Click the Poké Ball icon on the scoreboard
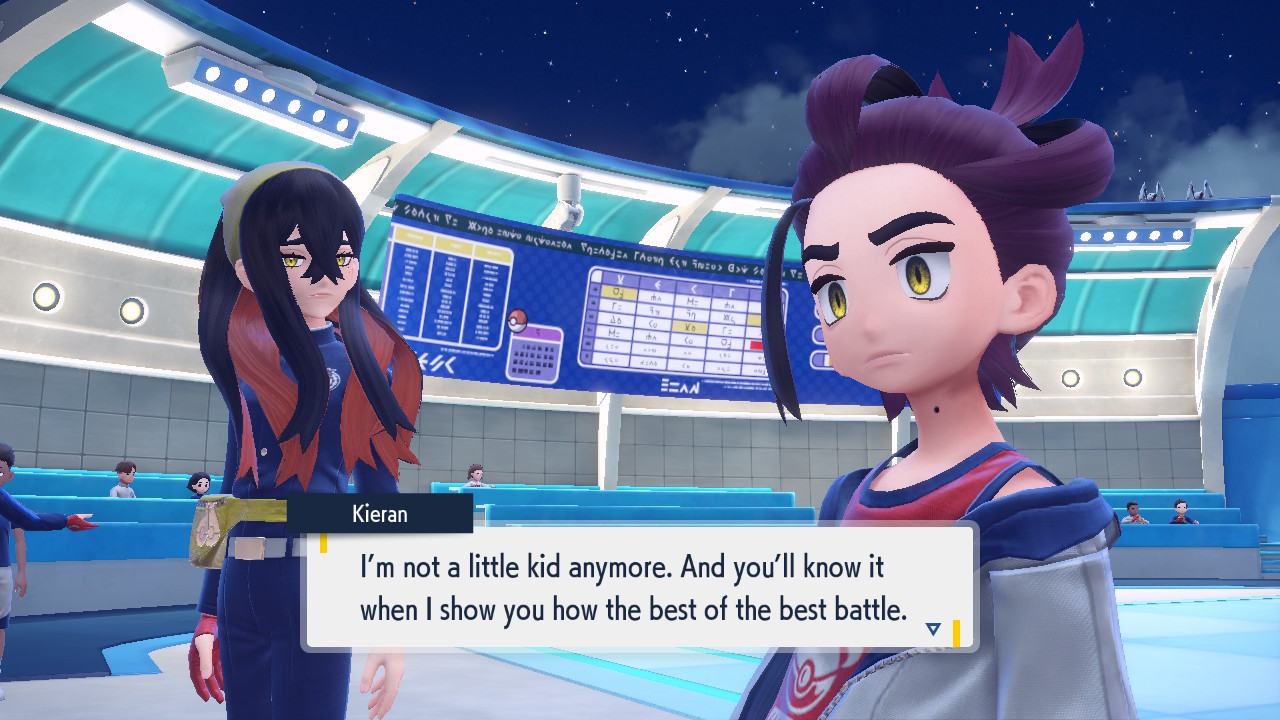 (518, 319)
